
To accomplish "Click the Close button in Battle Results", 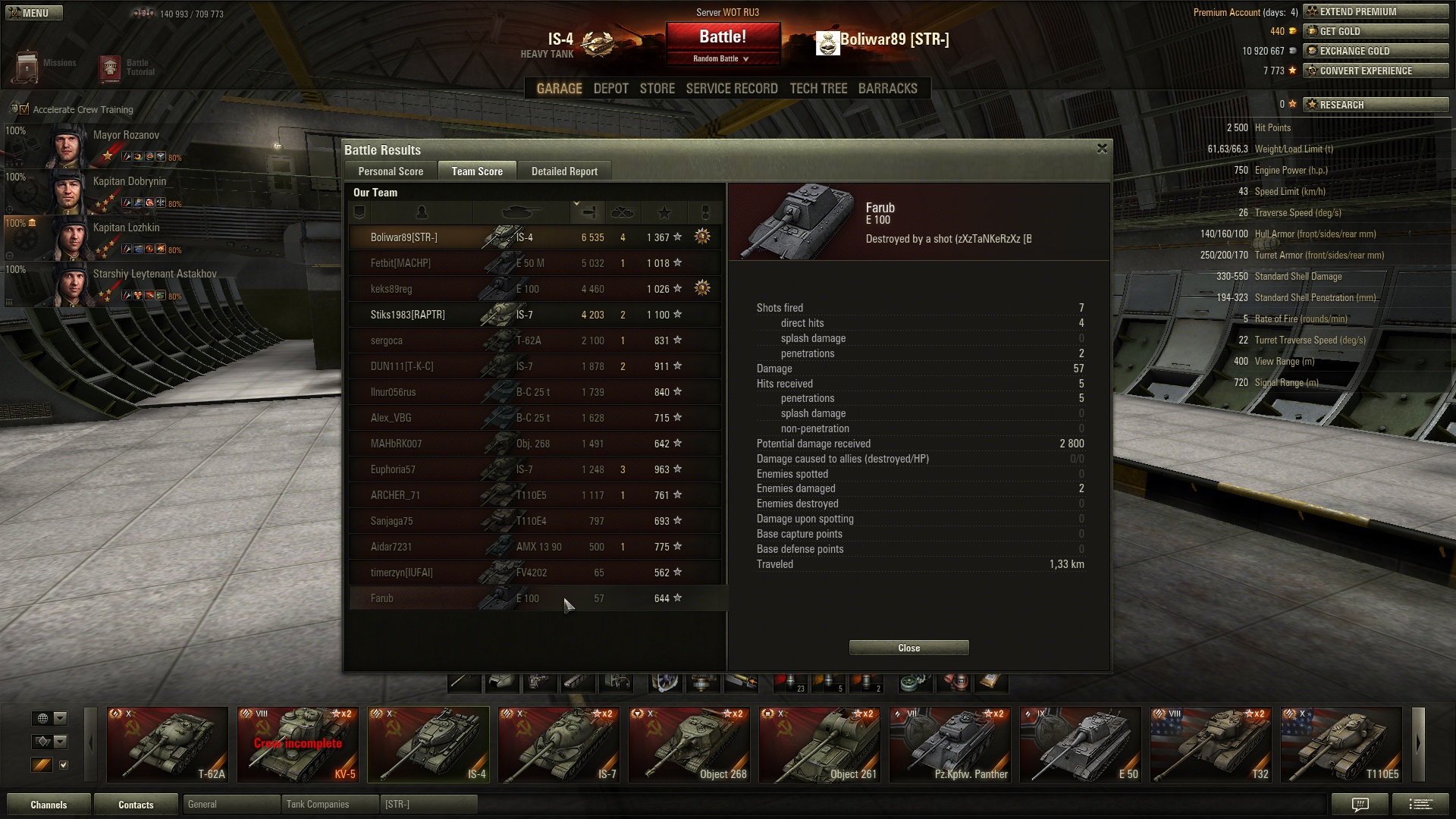I will point(908,648).
